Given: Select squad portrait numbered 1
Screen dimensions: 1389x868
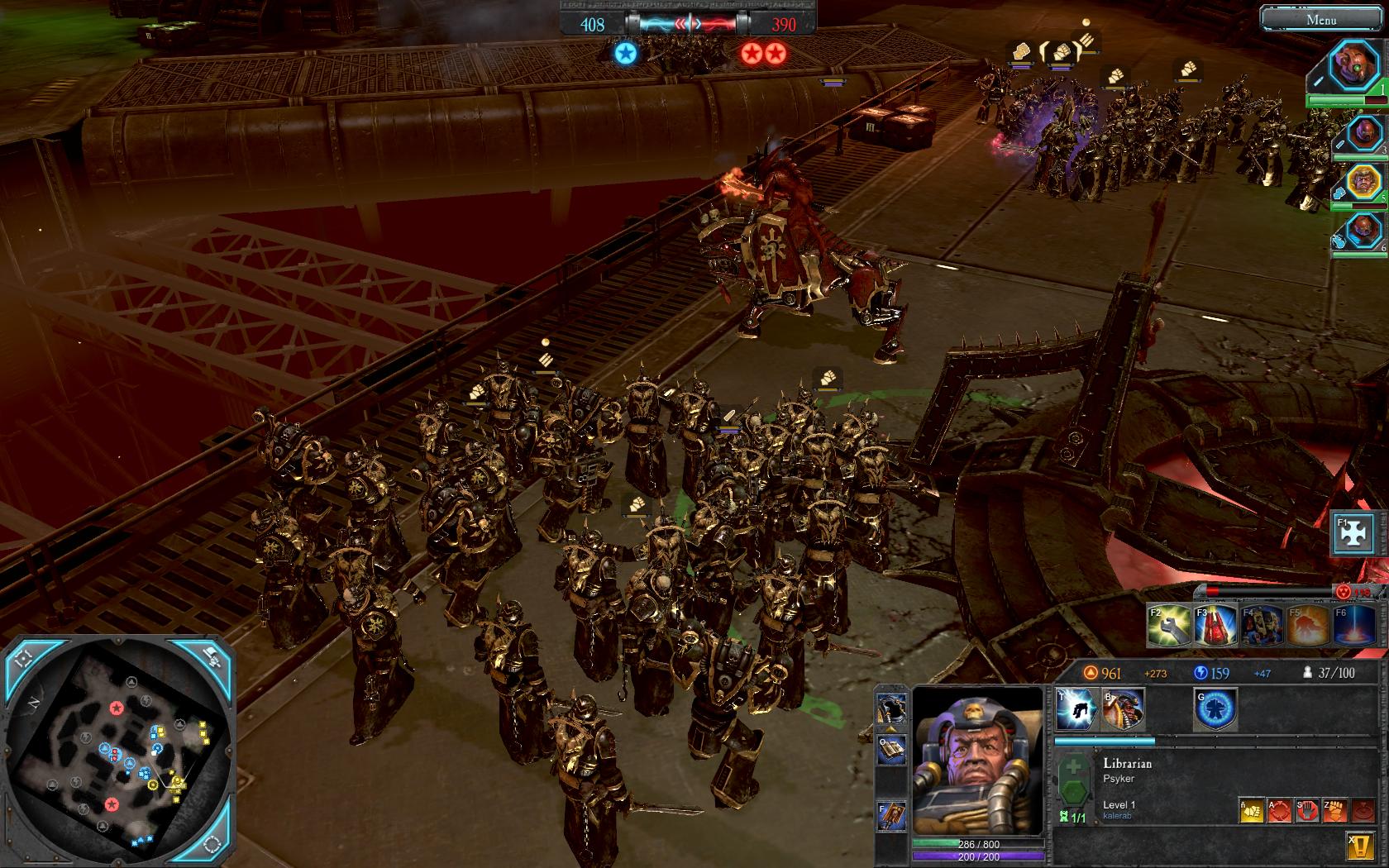Looking at the screenshot, I should click(1355, 66).
